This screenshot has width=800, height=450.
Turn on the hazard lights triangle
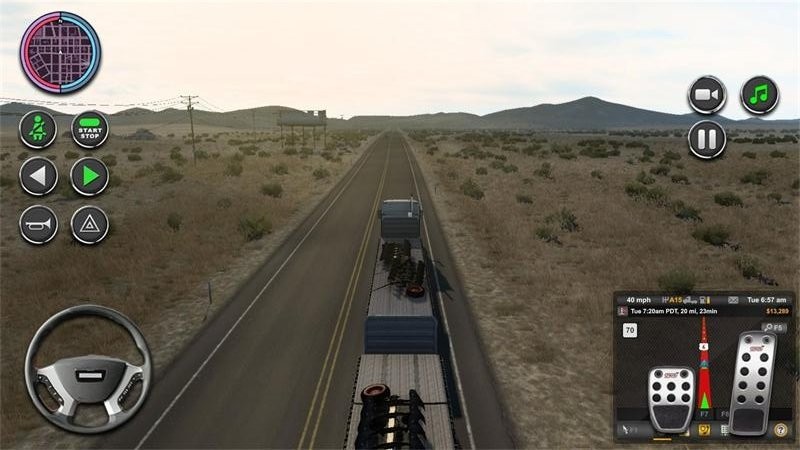tap(90, 224)
